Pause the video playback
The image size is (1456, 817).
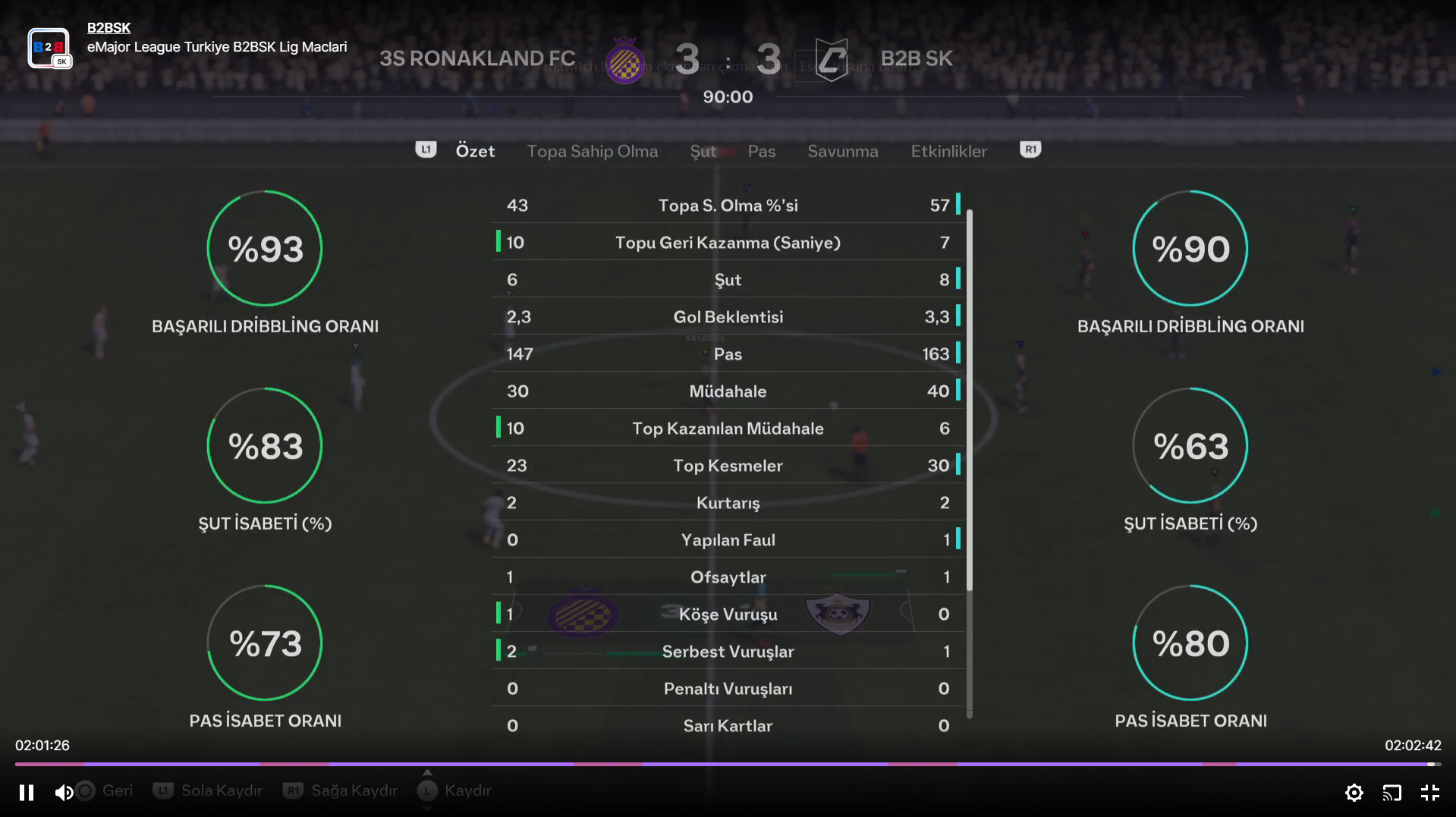click(27, 793)
